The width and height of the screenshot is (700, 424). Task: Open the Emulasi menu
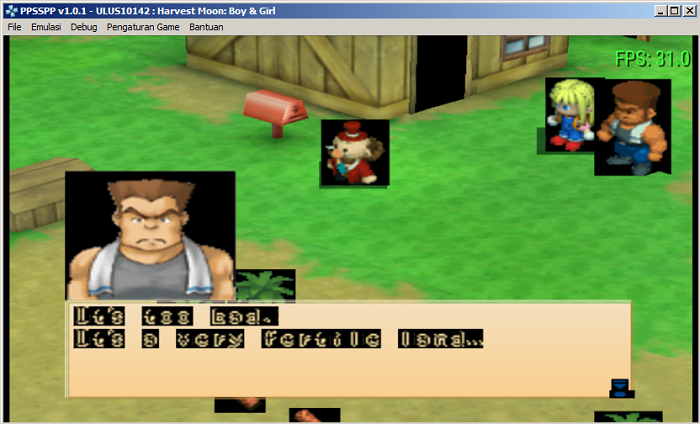pyautogui.click(x=46, y=27)
